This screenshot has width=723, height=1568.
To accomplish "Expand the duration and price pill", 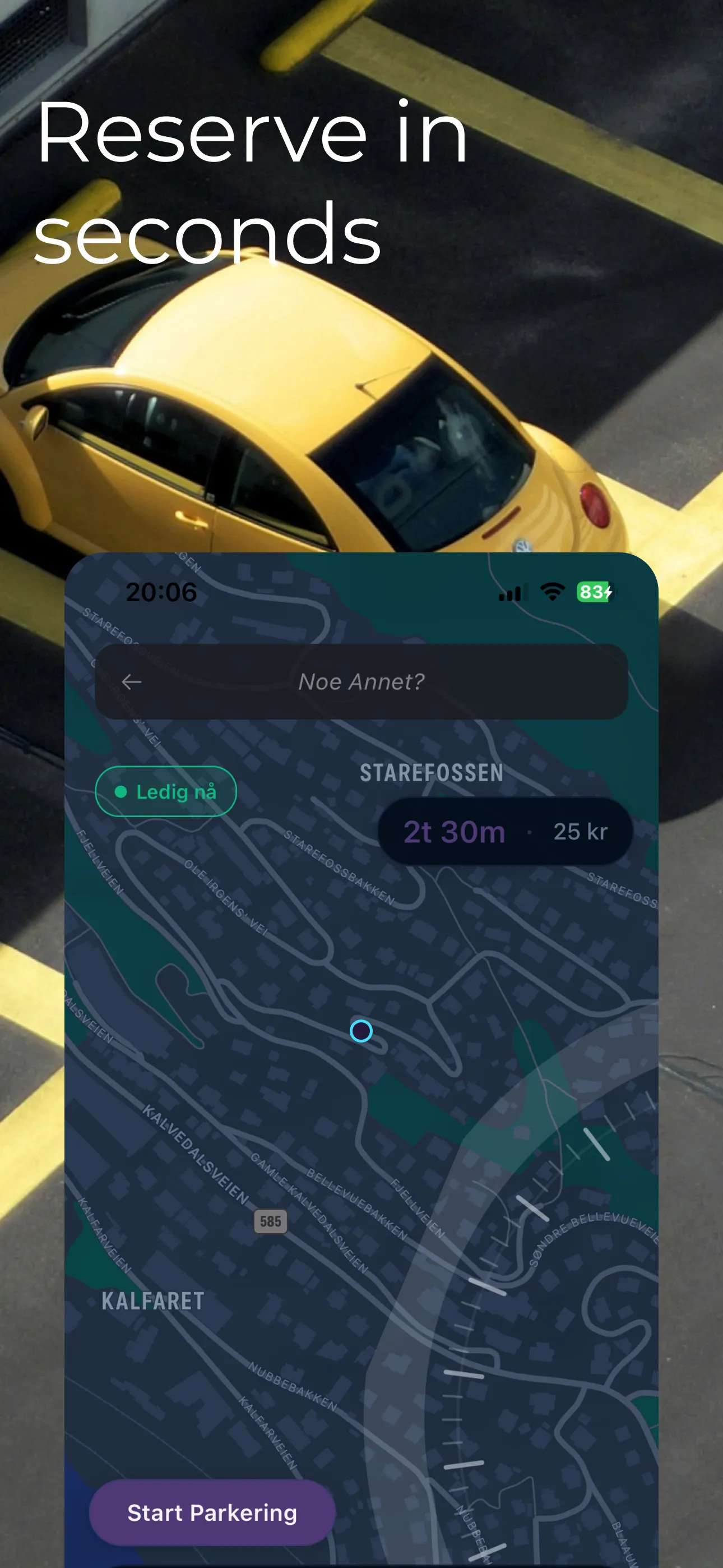I will tap(504, 831).
